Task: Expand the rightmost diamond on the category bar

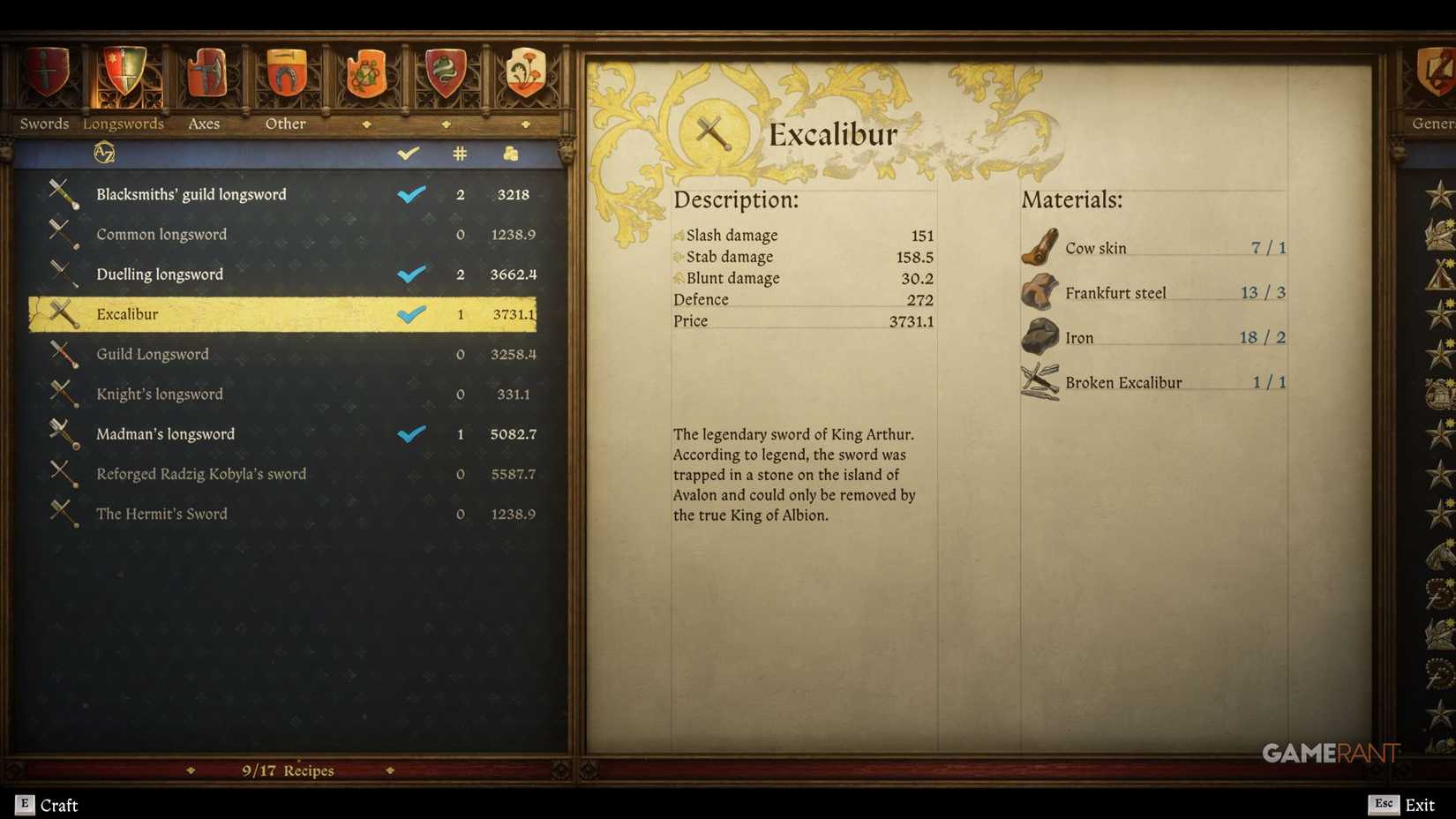Action: [x=527, y=124]
